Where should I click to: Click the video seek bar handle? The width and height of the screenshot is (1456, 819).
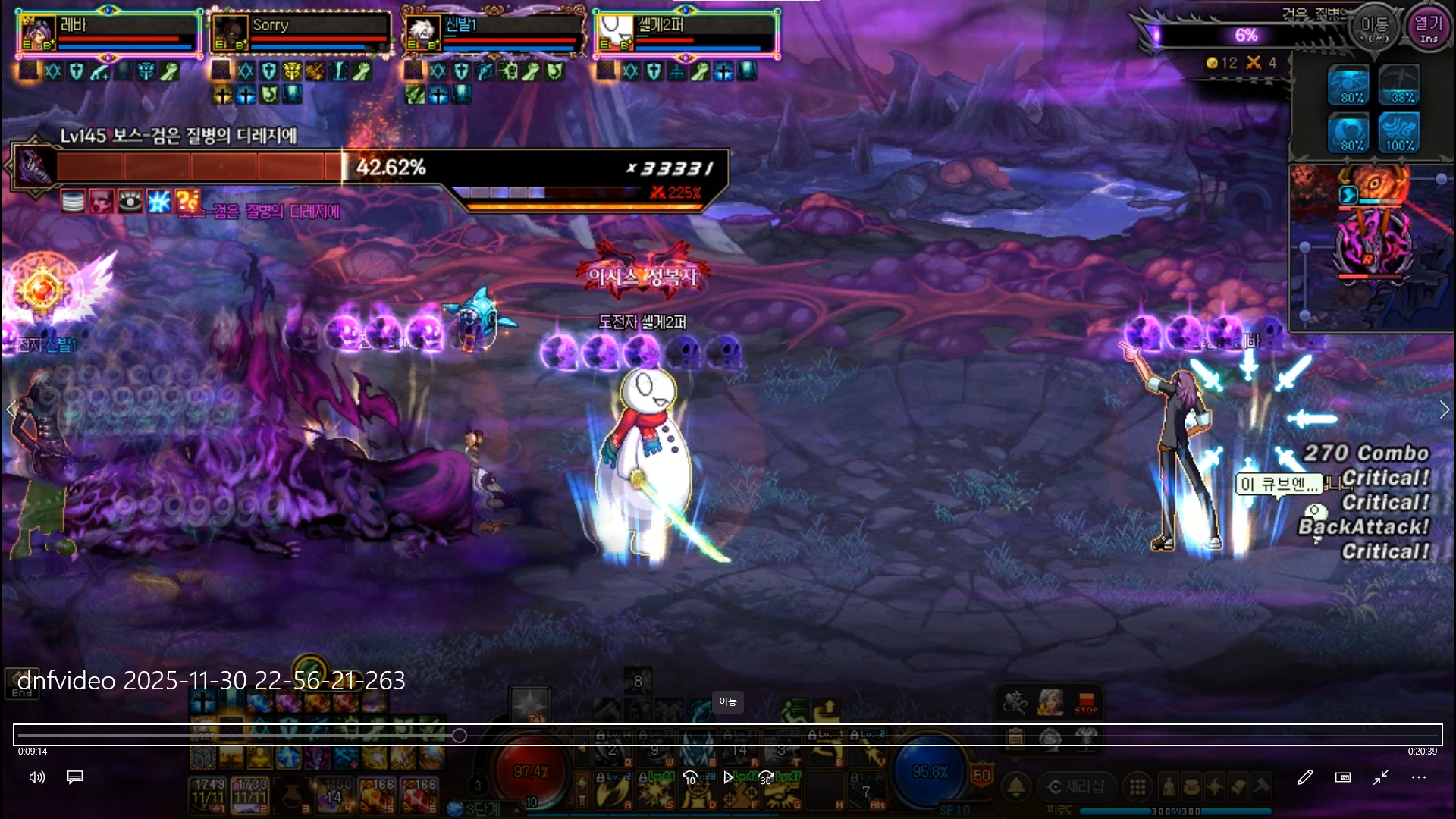click(460, 736)
